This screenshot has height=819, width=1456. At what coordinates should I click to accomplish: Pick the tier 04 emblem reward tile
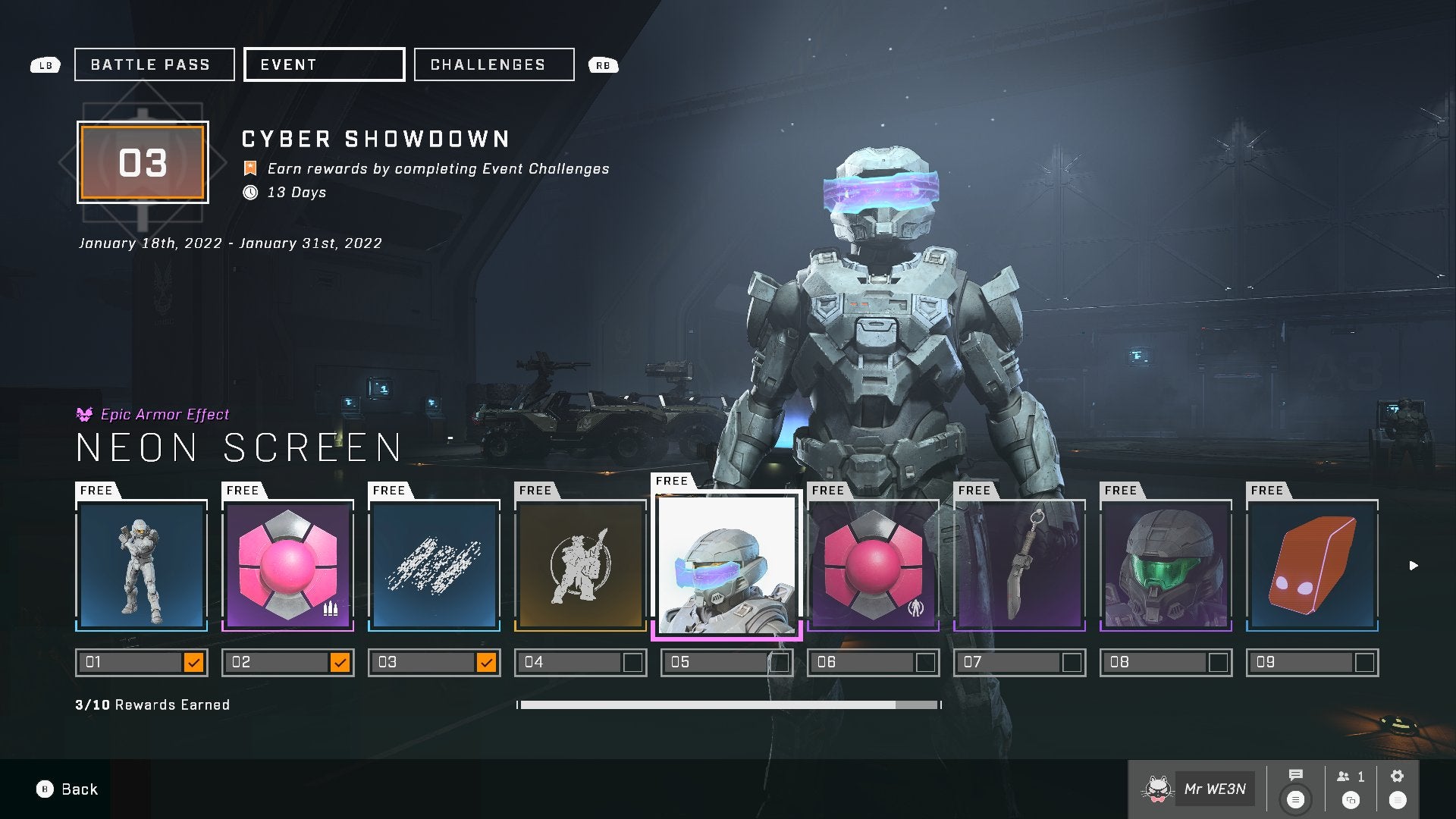pyautogui.click(x=581, y=565)
